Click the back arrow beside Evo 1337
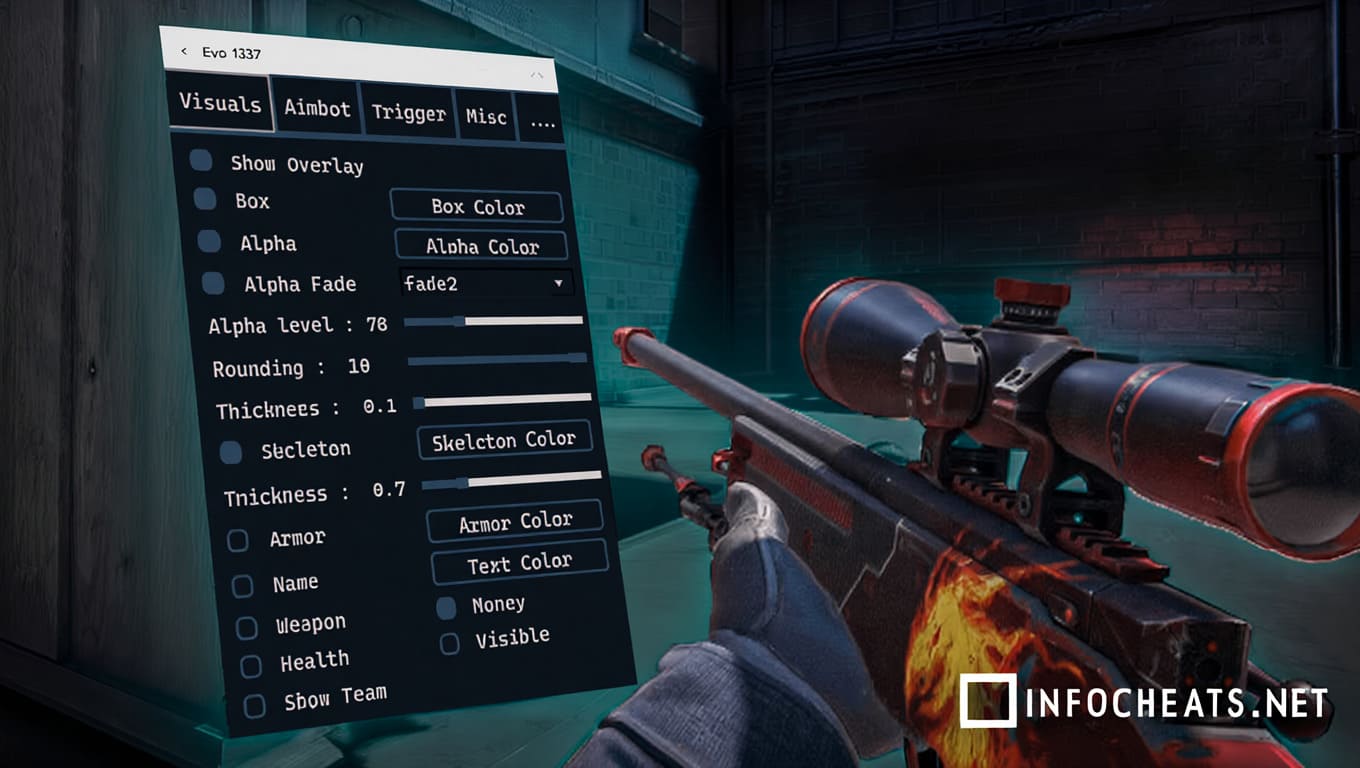 click(x=184, y=51)
